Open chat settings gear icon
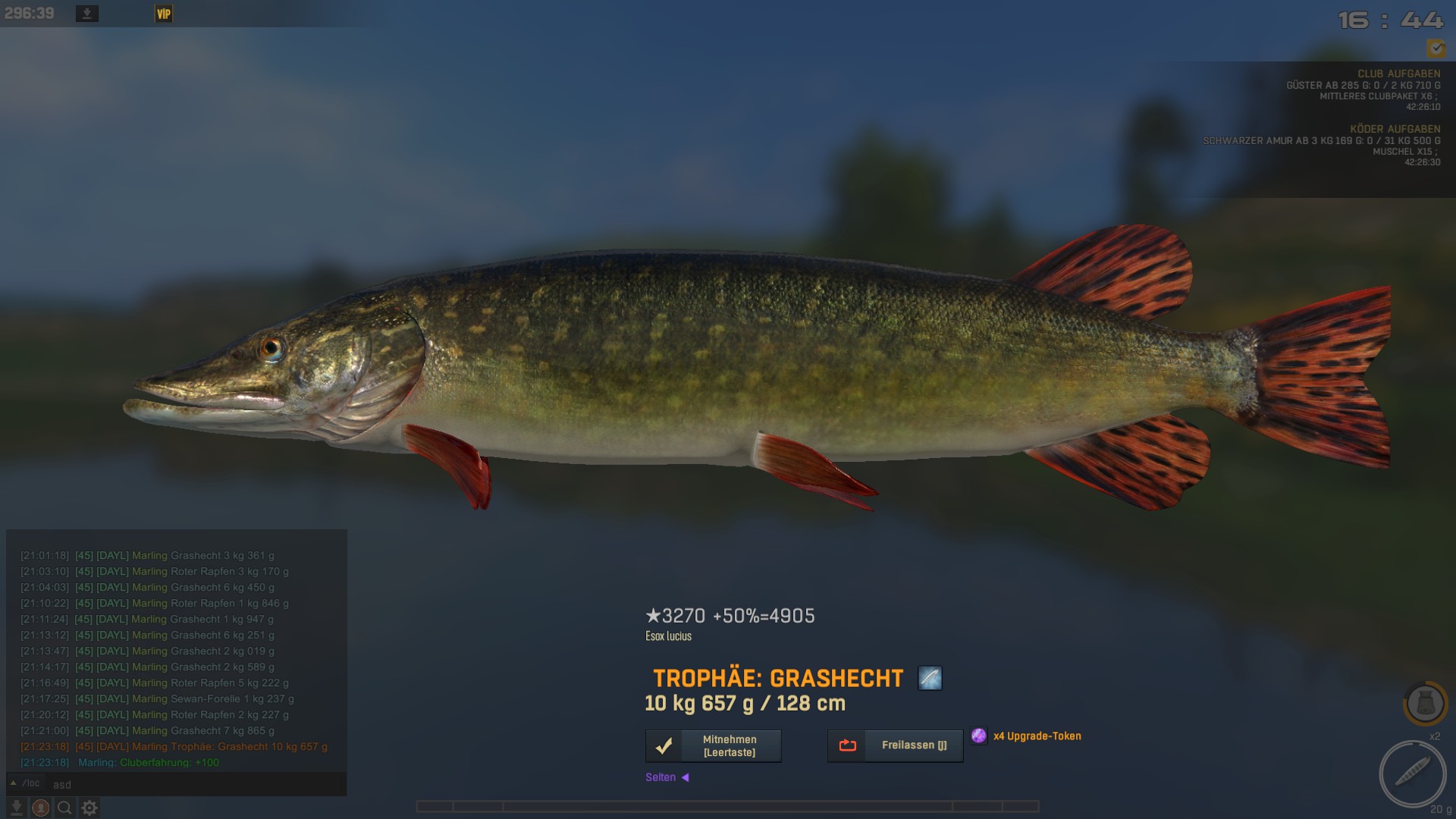The height and width of the screenshot is (819, 1456). pyautogui.click(x=89, y=808)
